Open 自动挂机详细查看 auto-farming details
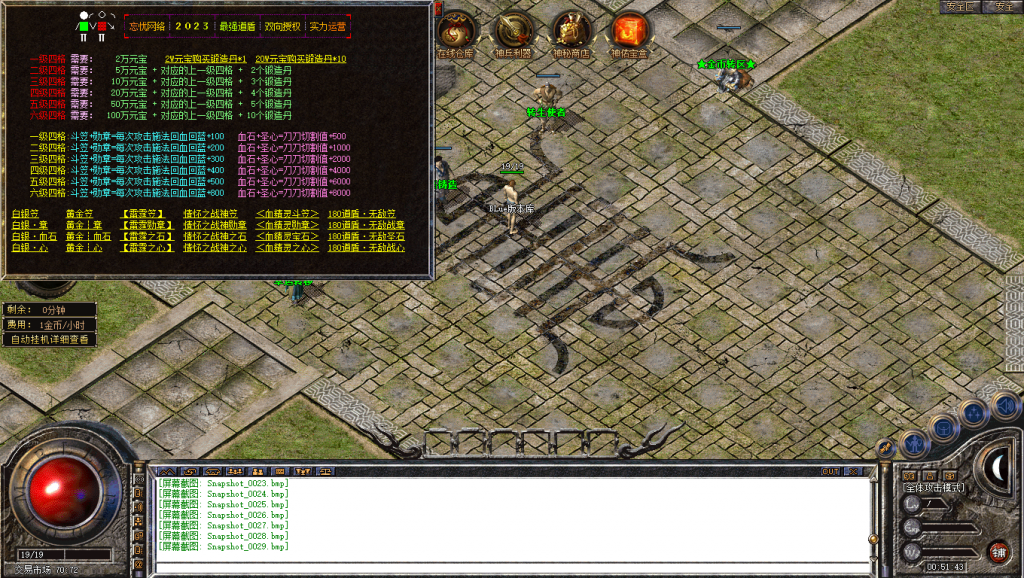Screen dimensions: 1024x578 (x=50, y=340)
